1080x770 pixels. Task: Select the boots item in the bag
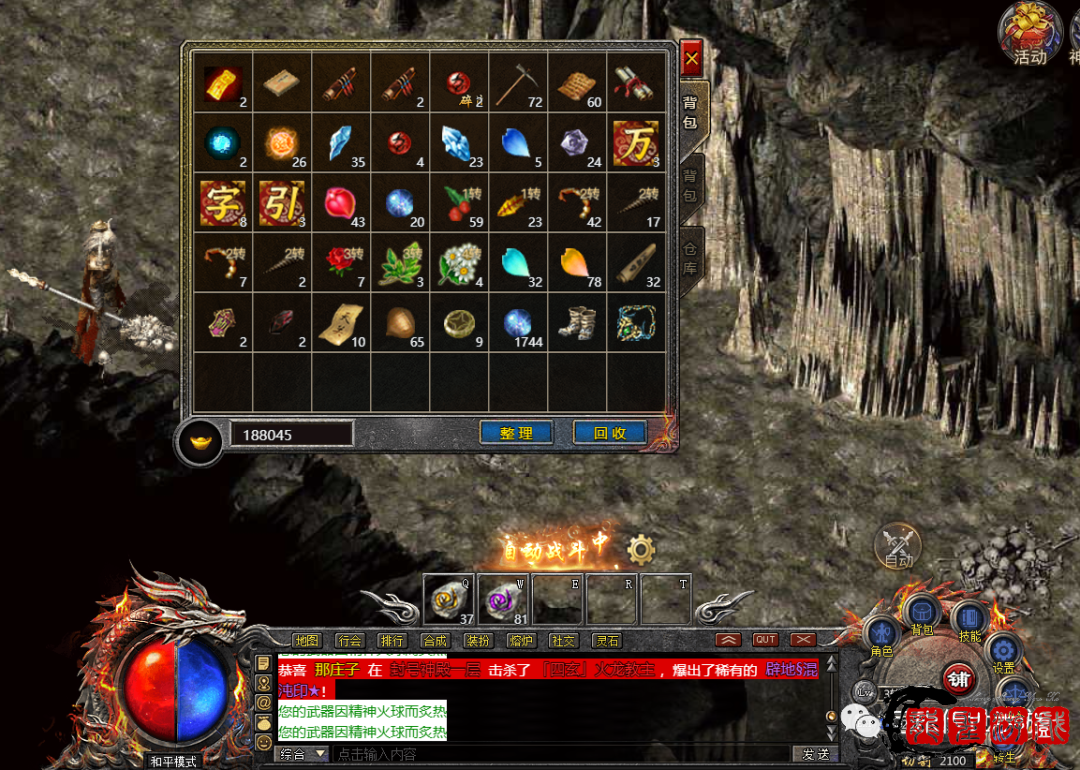577,322
